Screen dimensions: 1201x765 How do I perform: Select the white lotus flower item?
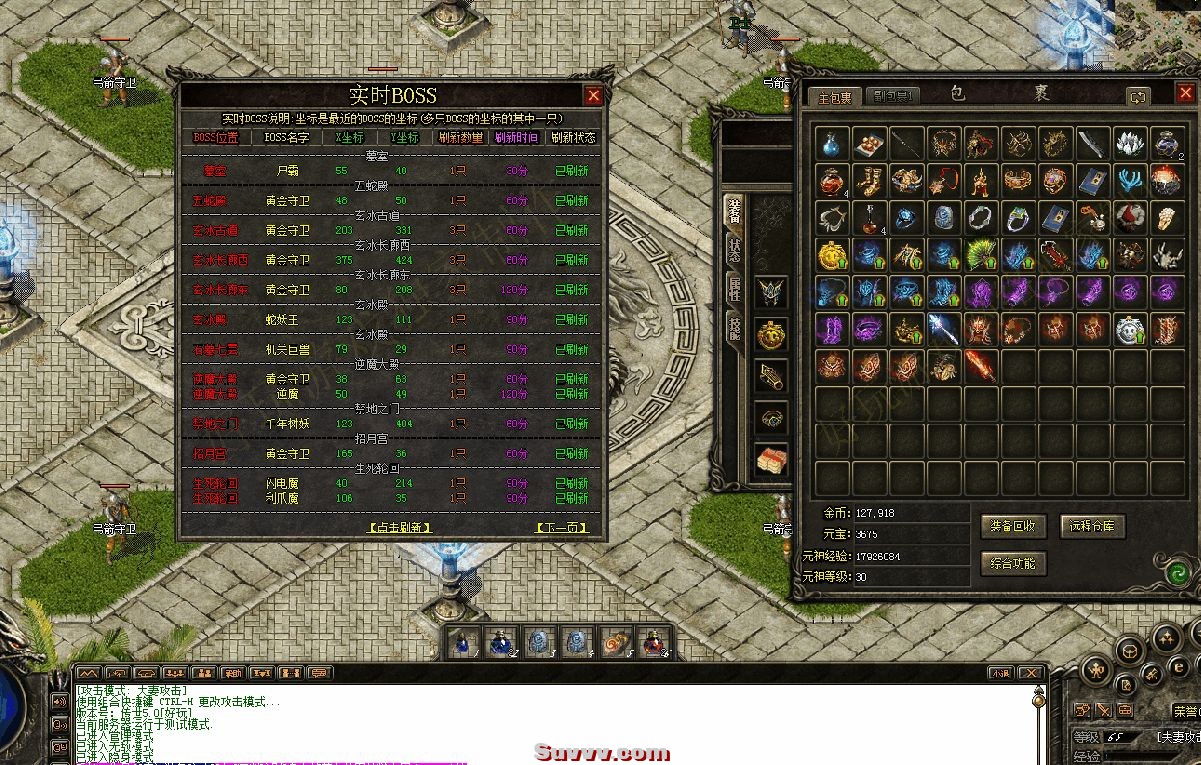1129,143
